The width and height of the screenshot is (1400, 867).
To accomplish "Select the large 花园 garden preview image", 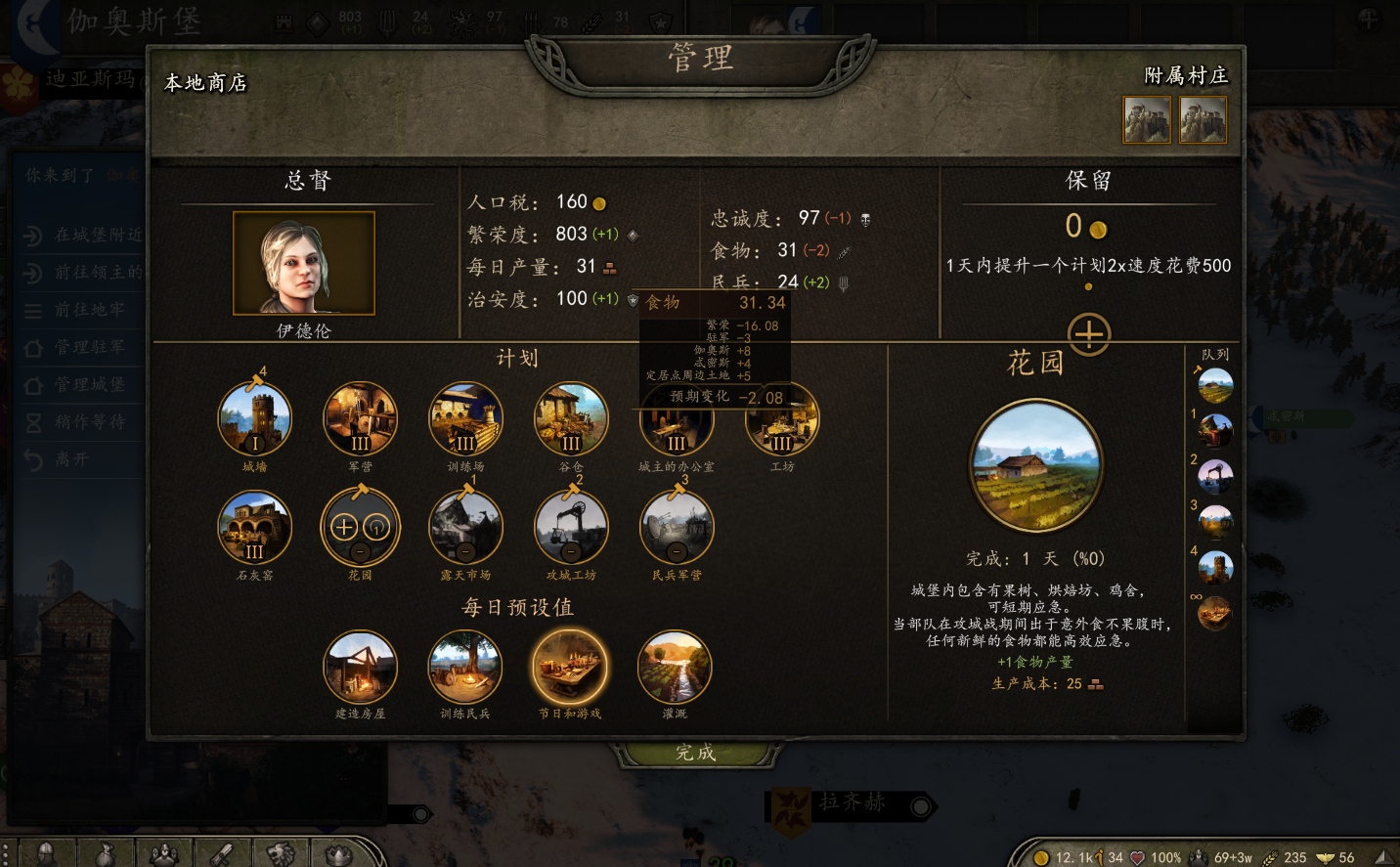I will (1036, 466).
